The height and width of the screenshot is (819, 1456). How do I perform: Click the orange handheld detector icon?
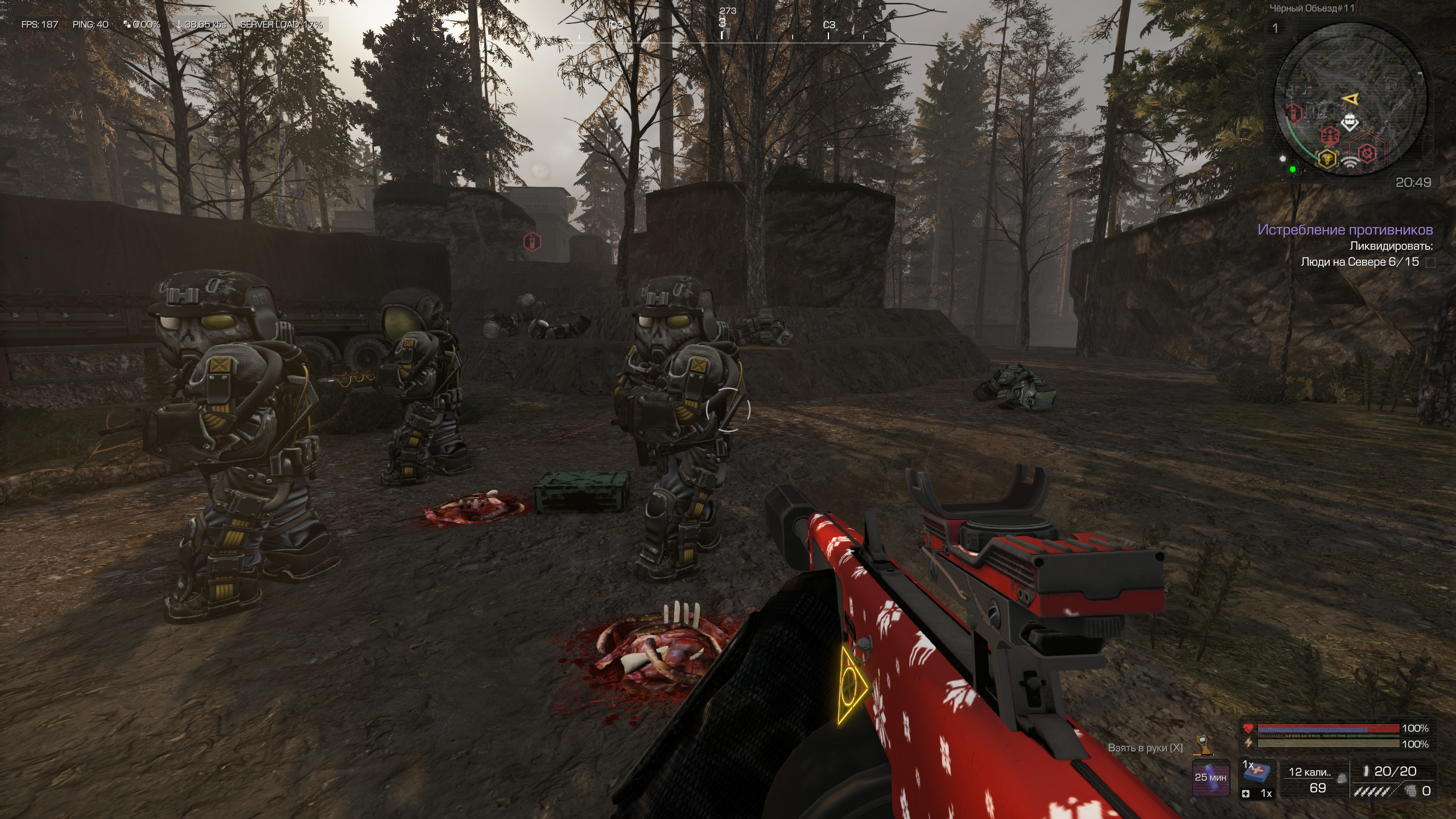pos(1203,744)
